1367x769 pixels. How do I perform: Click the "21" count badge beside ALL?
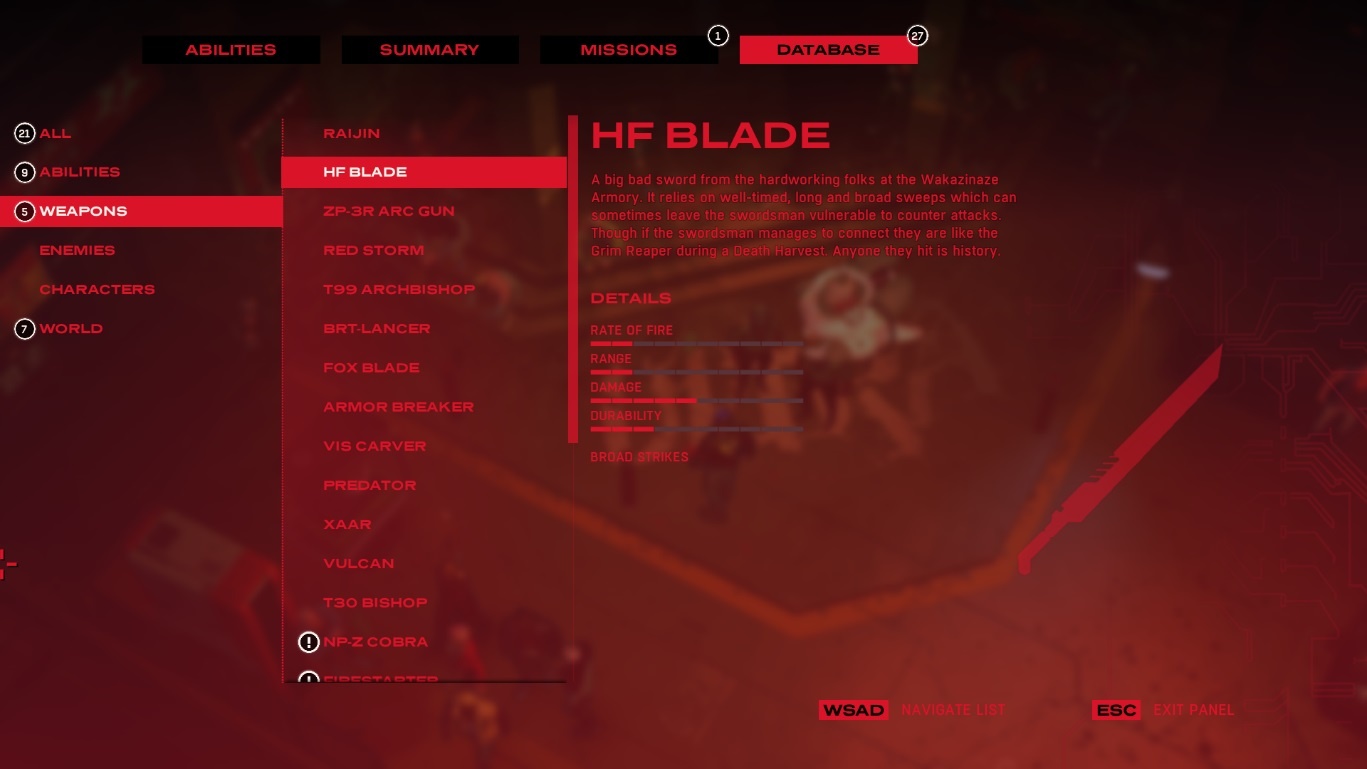click(x=24, y=132)
